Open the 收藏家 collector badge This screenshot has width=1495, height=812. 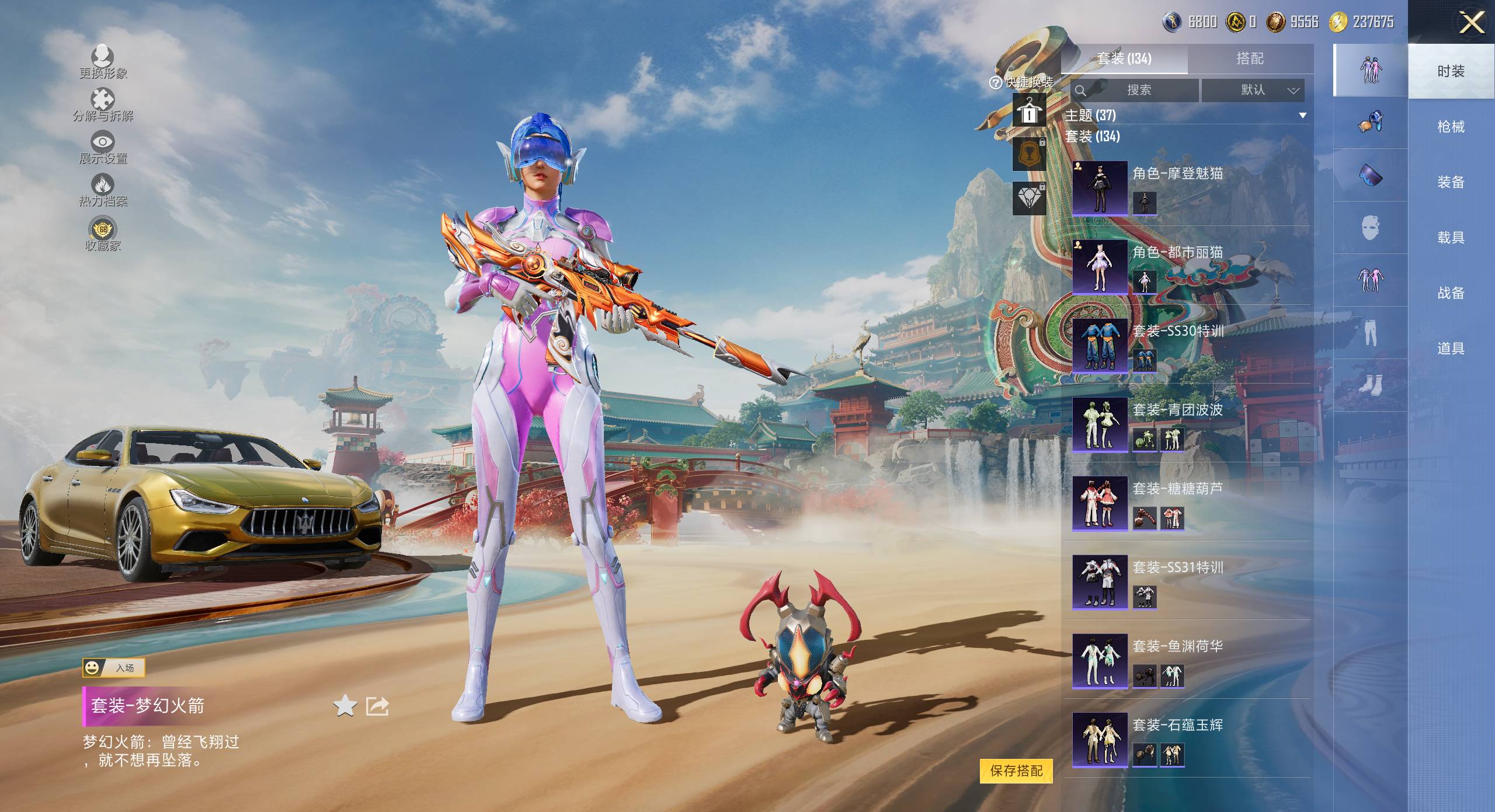pyautogui.click(x=103, y=234)
